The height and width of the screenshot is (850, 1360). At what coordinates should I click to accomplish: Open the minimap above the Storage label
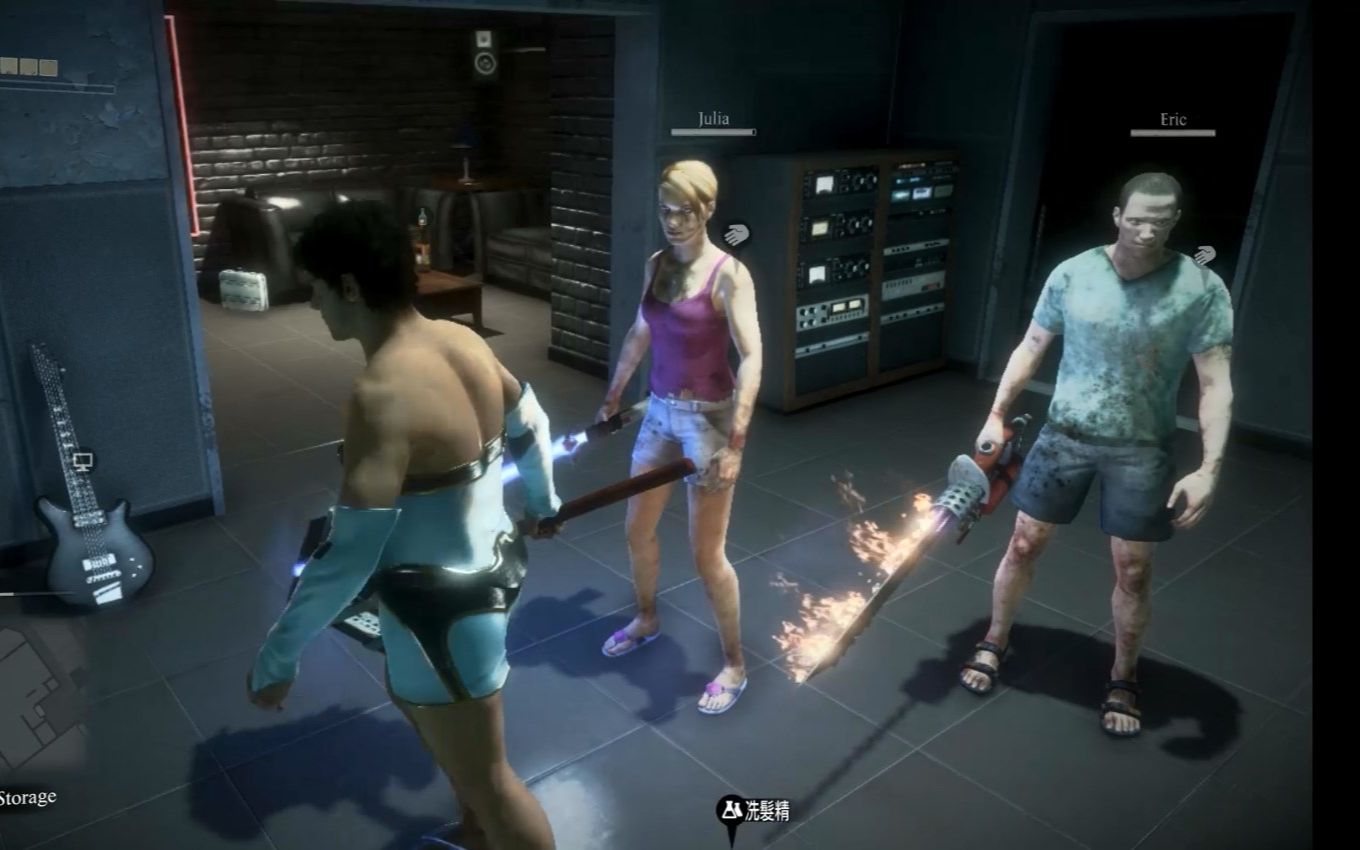(40, 700)
